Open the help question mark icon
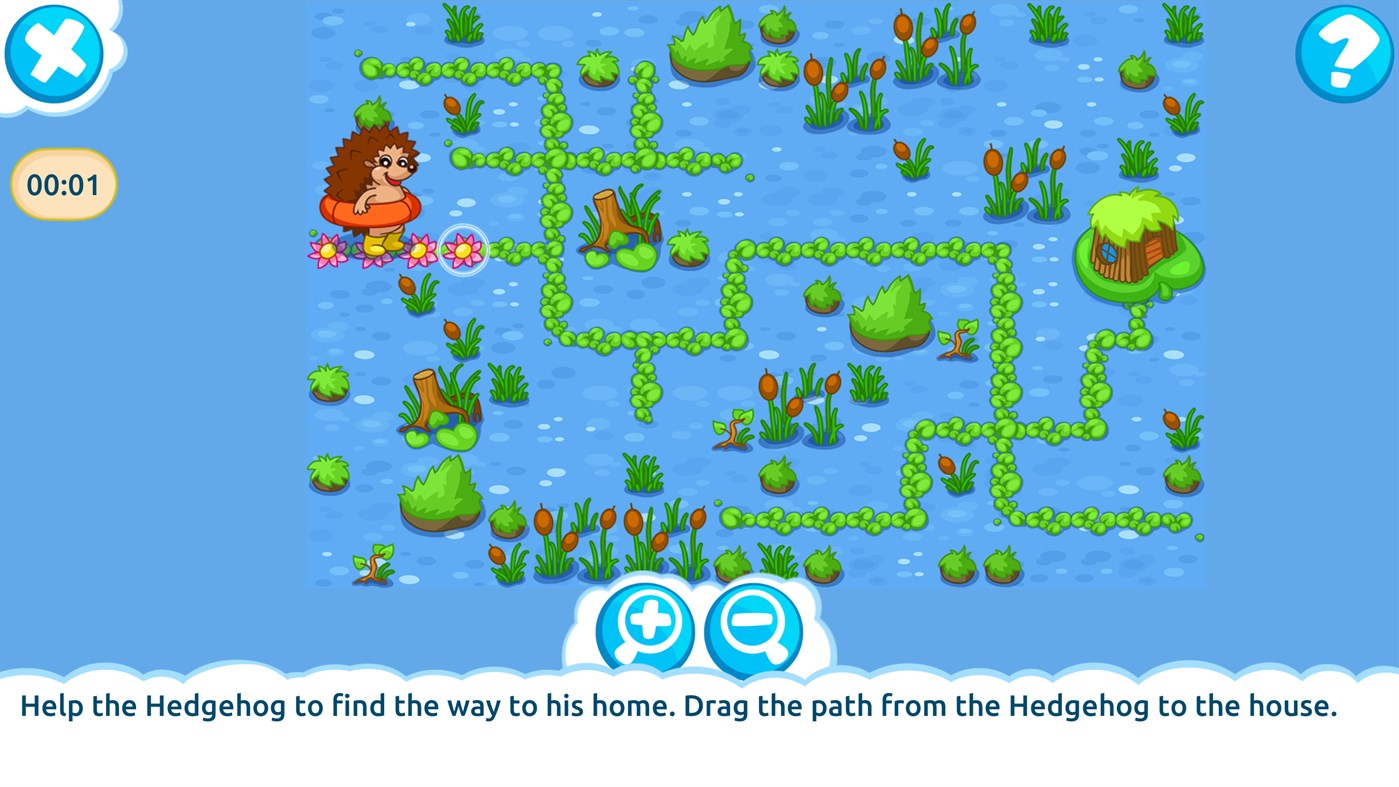The width and height of the screenshot is (1399, 787). point(1344,54)
